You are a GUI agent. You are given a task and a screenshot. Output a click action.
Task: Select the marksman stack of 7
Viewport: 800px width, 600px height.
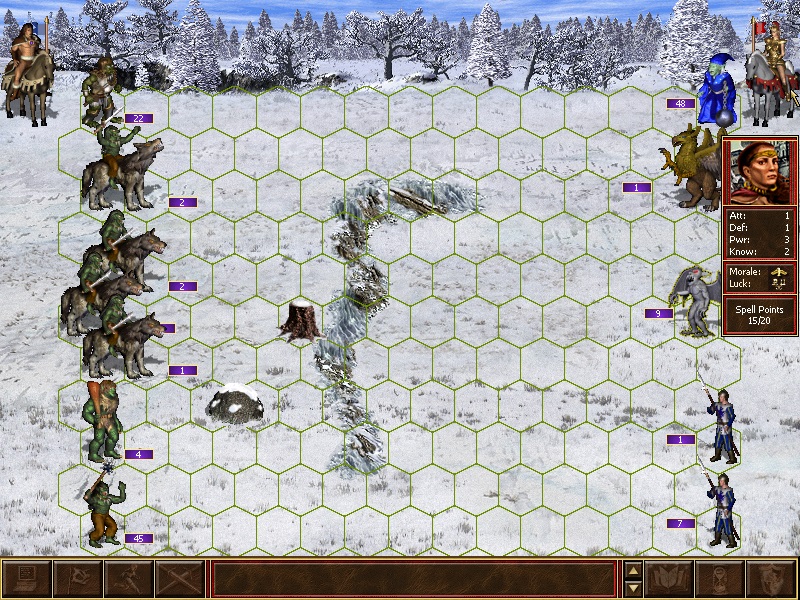click(722, 510)
